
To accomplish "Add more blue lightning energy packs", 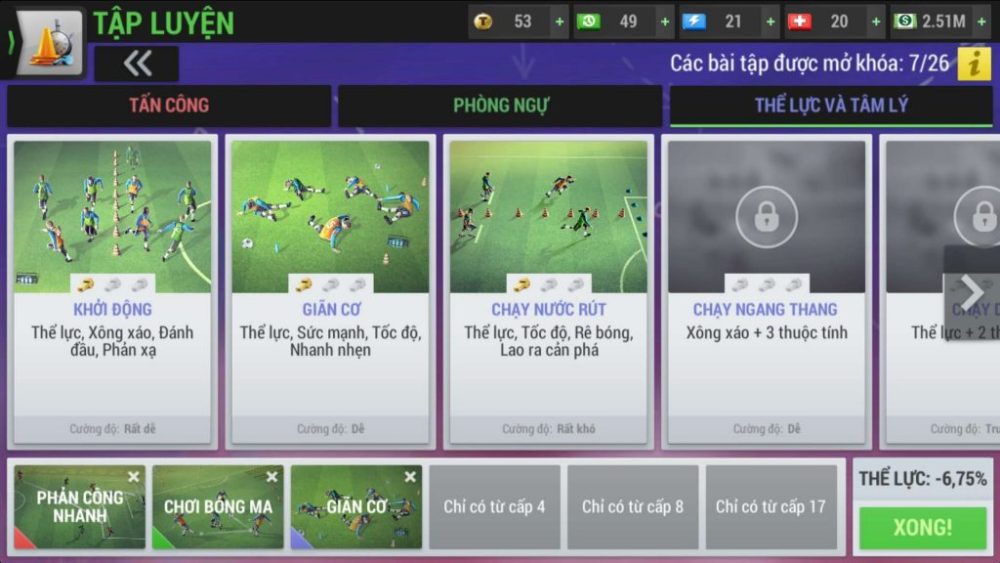I will [x=769, y=21].
